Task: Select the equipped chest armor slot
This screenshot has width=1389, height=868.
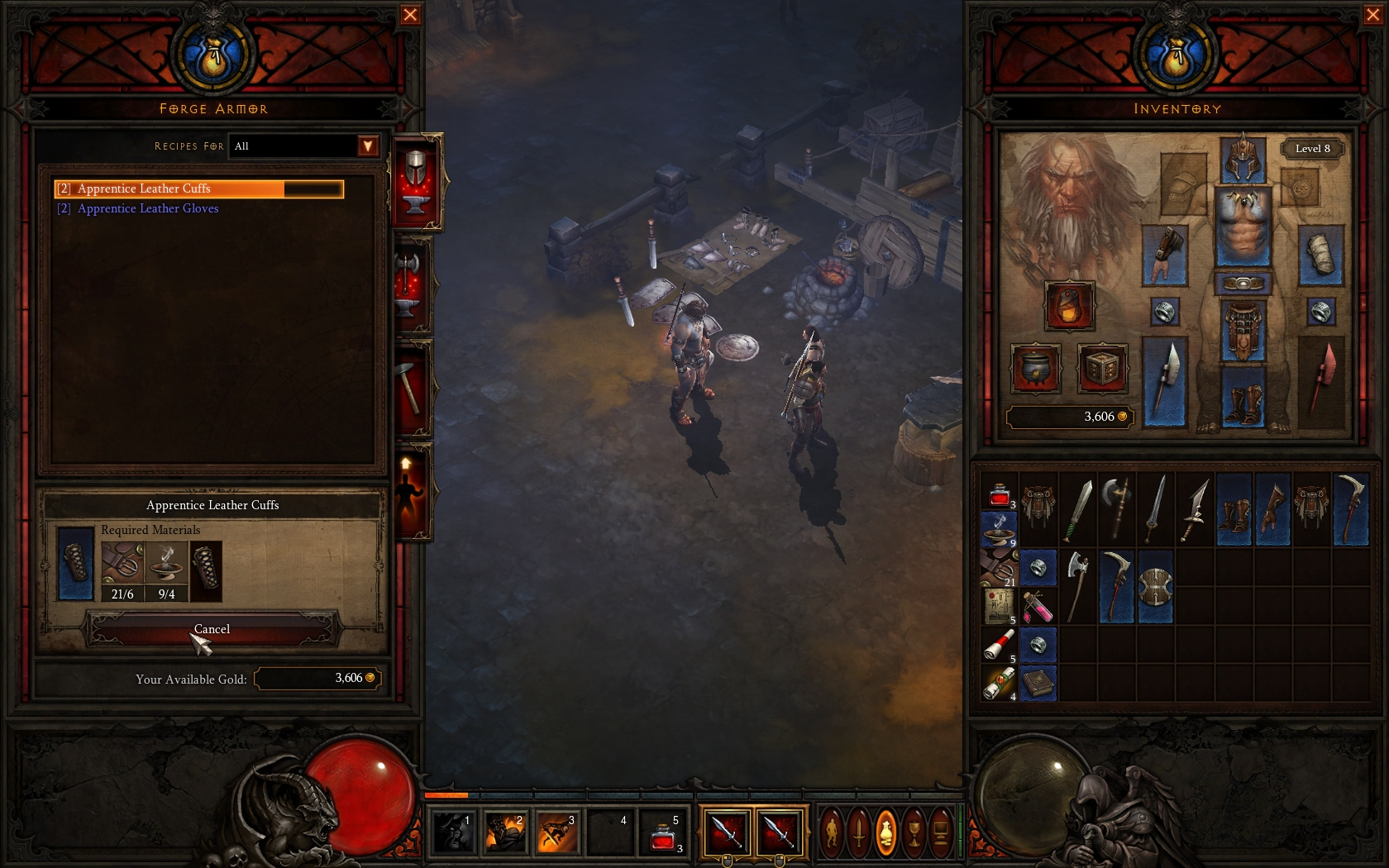Action: (x=1243, y=227)
